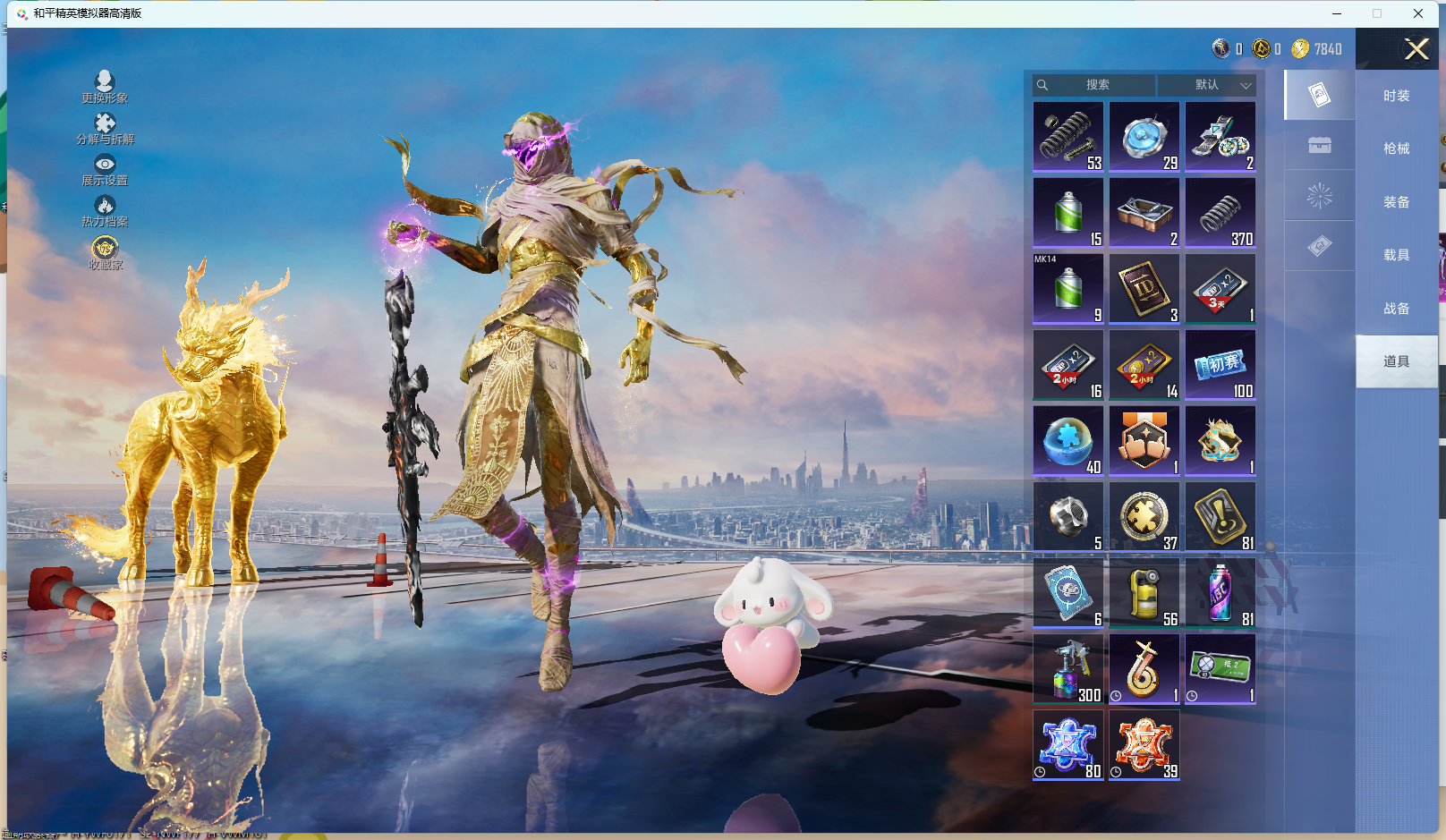Open the 收藏家 badge
The width and height of the screenshot is (1446, 840).
coord(105,251)
